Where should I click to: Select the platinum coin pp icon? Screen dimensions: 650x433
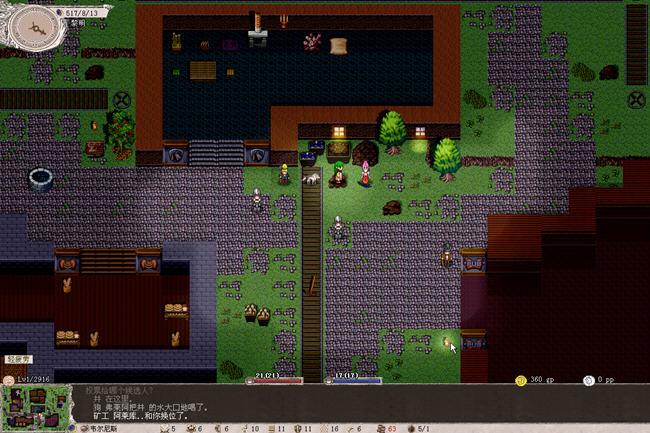[x=587, y=380]
